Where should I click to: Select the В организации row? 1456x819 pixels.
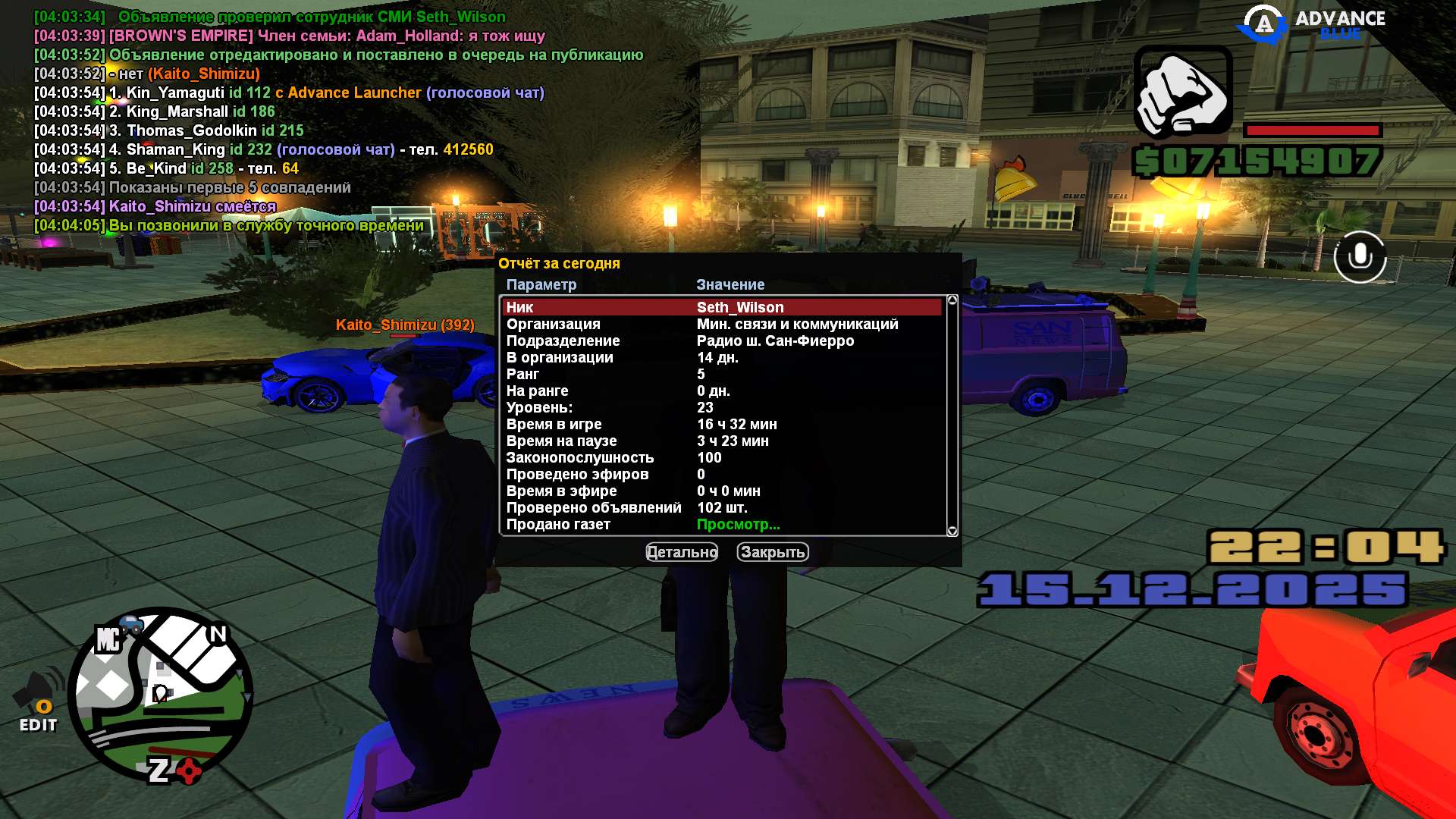point(720,357)
